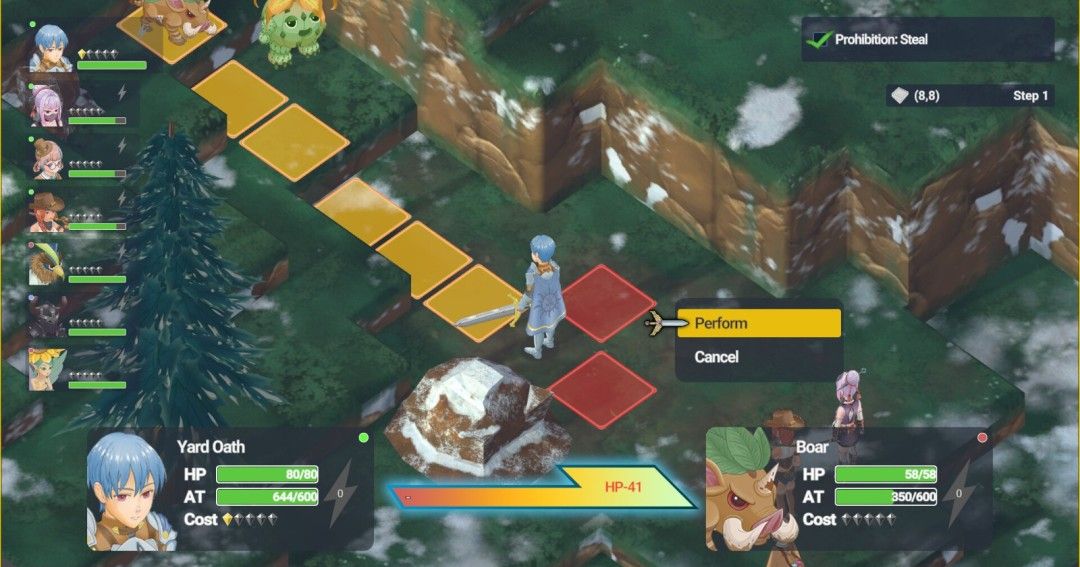Select the flower-haired fairy portrait

48,369
